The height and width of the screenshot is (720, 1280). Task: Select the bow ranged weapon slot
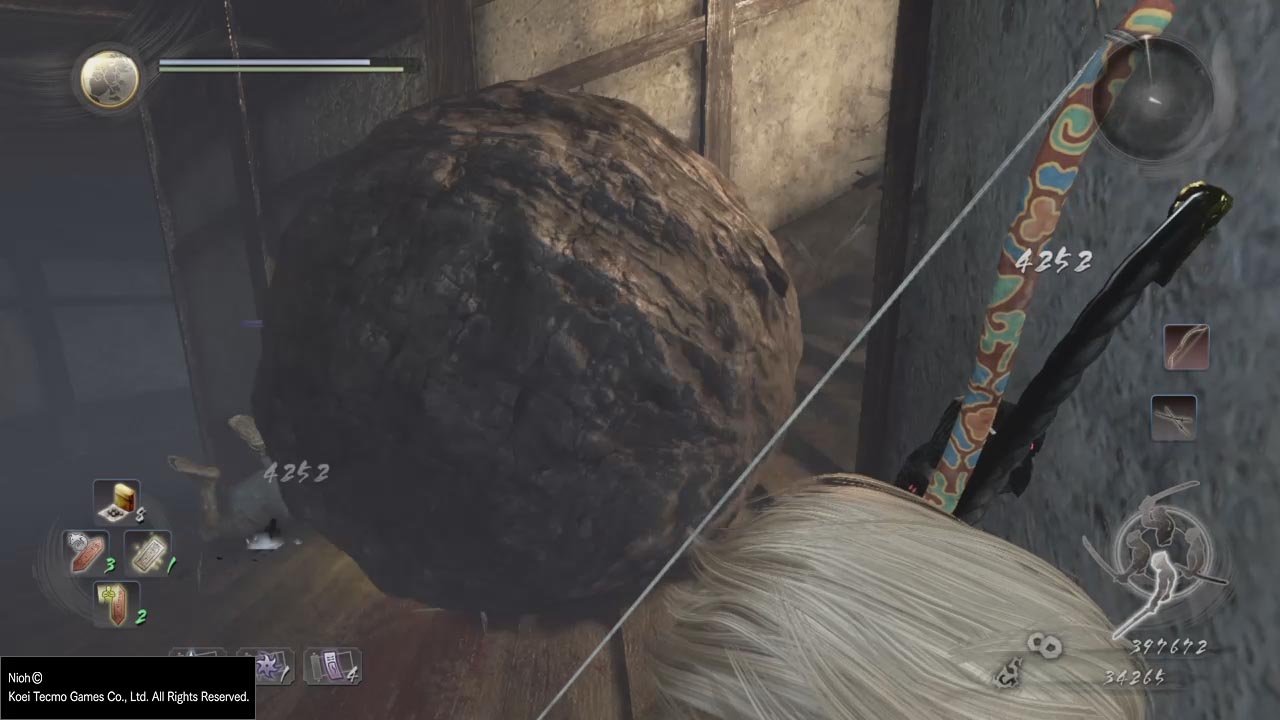(1186, 347)
